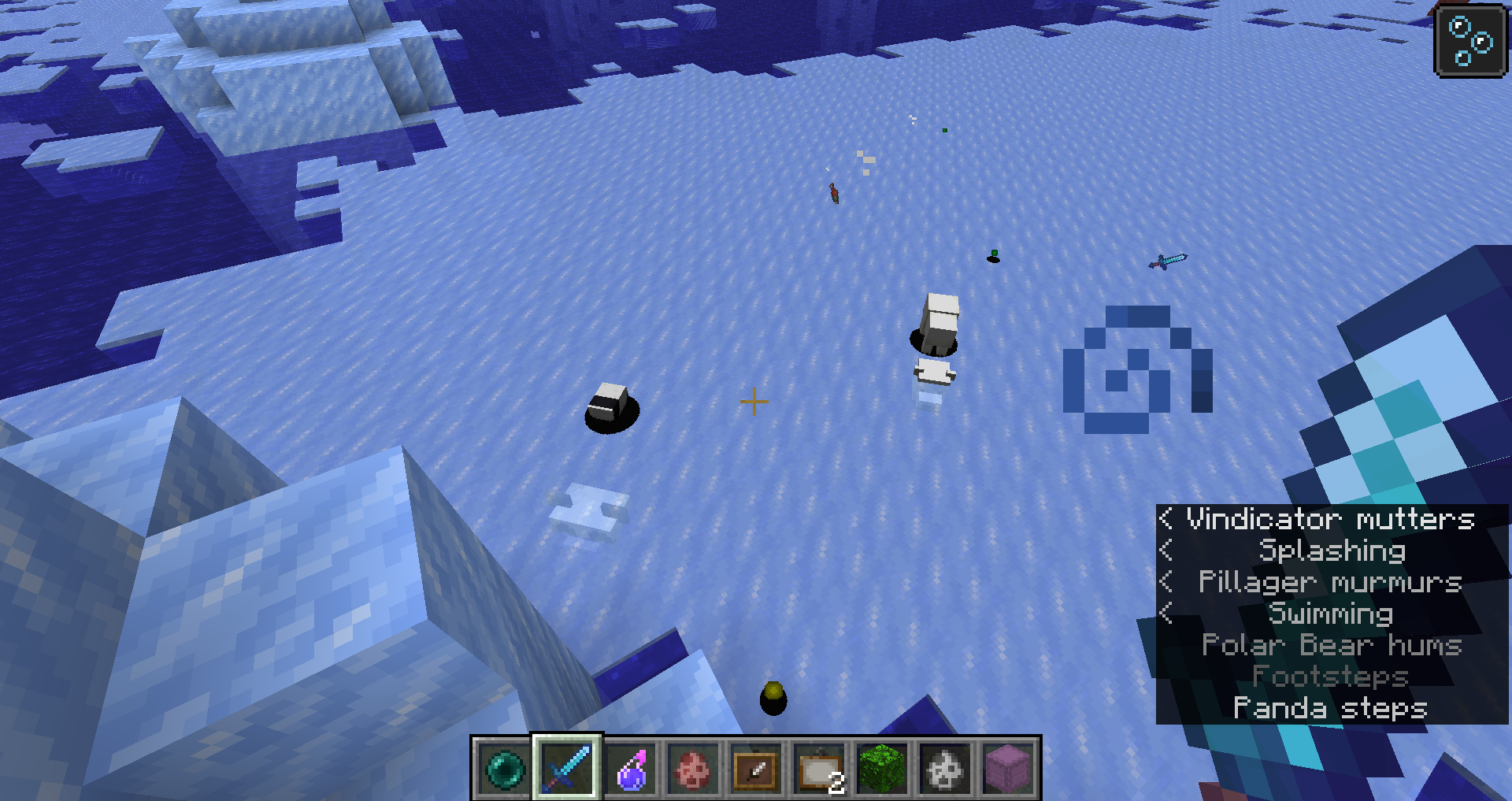Pick the purple shulker box slot

coord(1008,768)
